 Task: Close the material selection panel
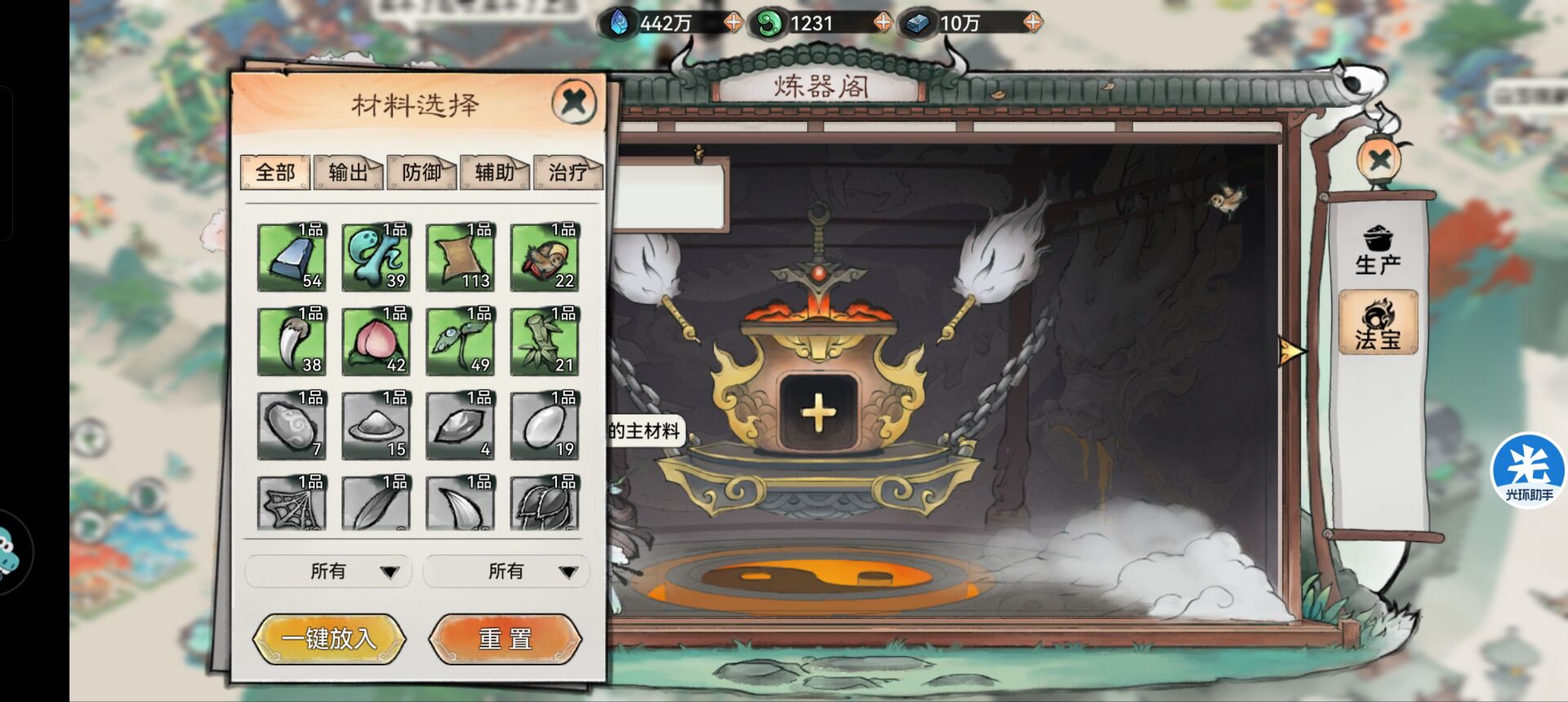click(x=574, y=102)
